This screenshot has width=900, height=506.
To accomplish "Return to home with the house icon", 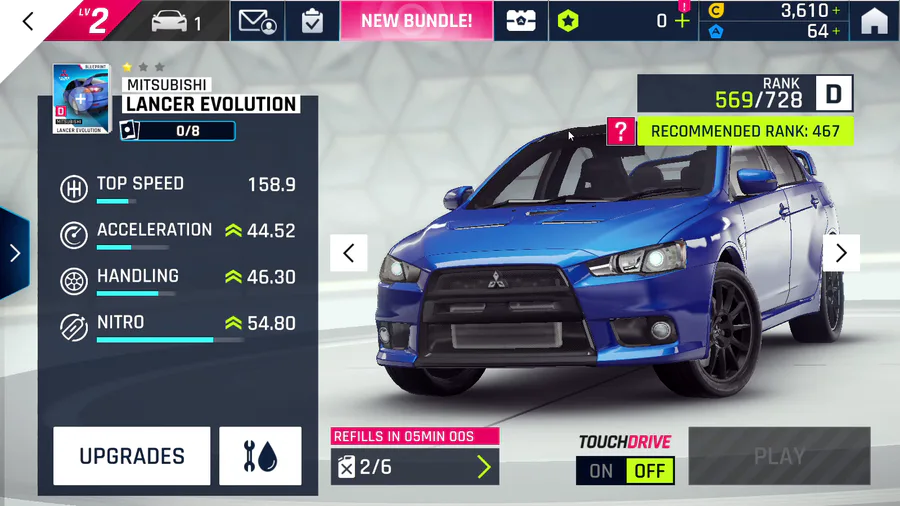I will click(874, 21).
